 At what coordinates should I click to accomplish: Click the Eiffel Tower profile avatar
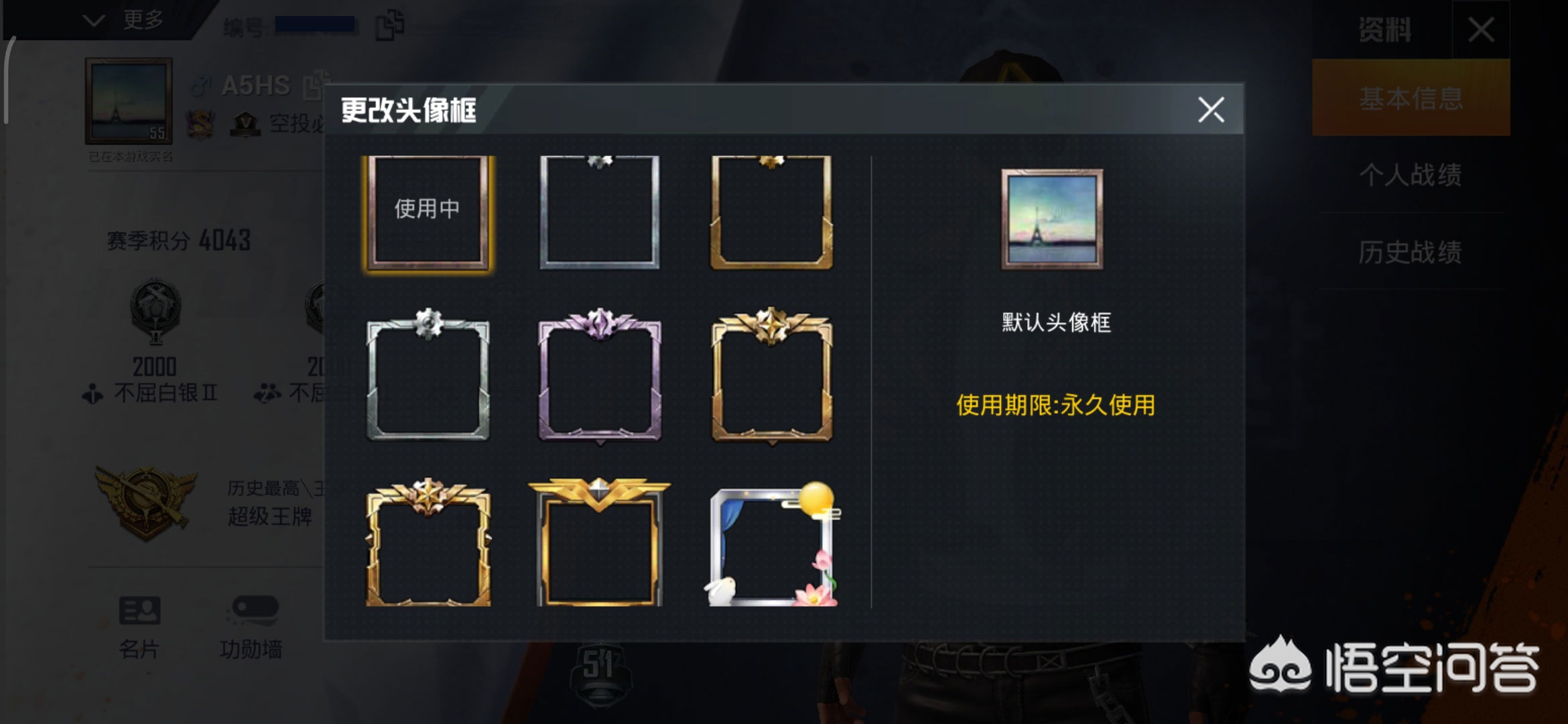pyautogui.click(x=129, y=101)
